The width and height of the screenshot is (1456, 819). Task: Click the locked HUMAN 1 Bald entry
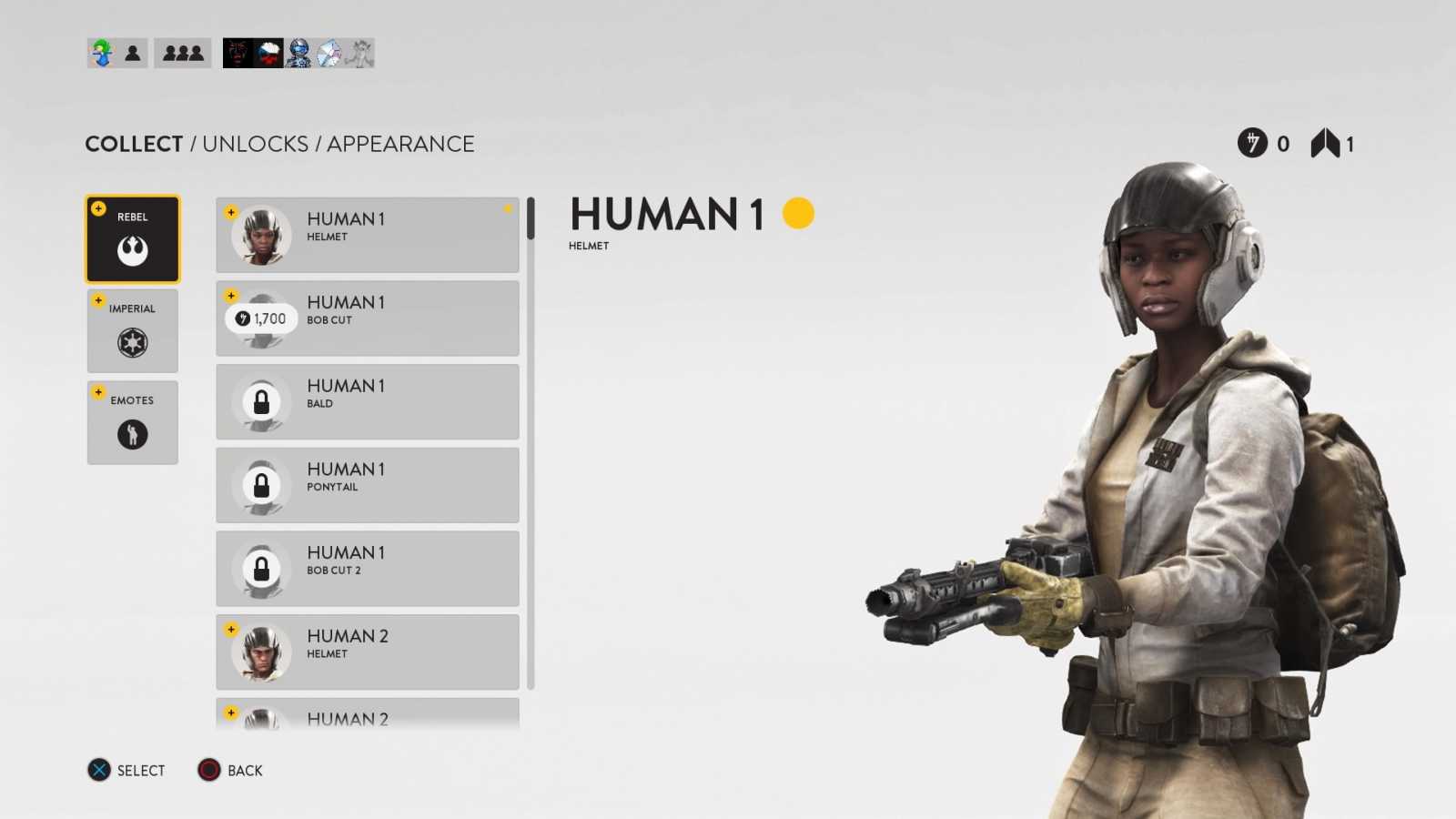pos(367,401)
